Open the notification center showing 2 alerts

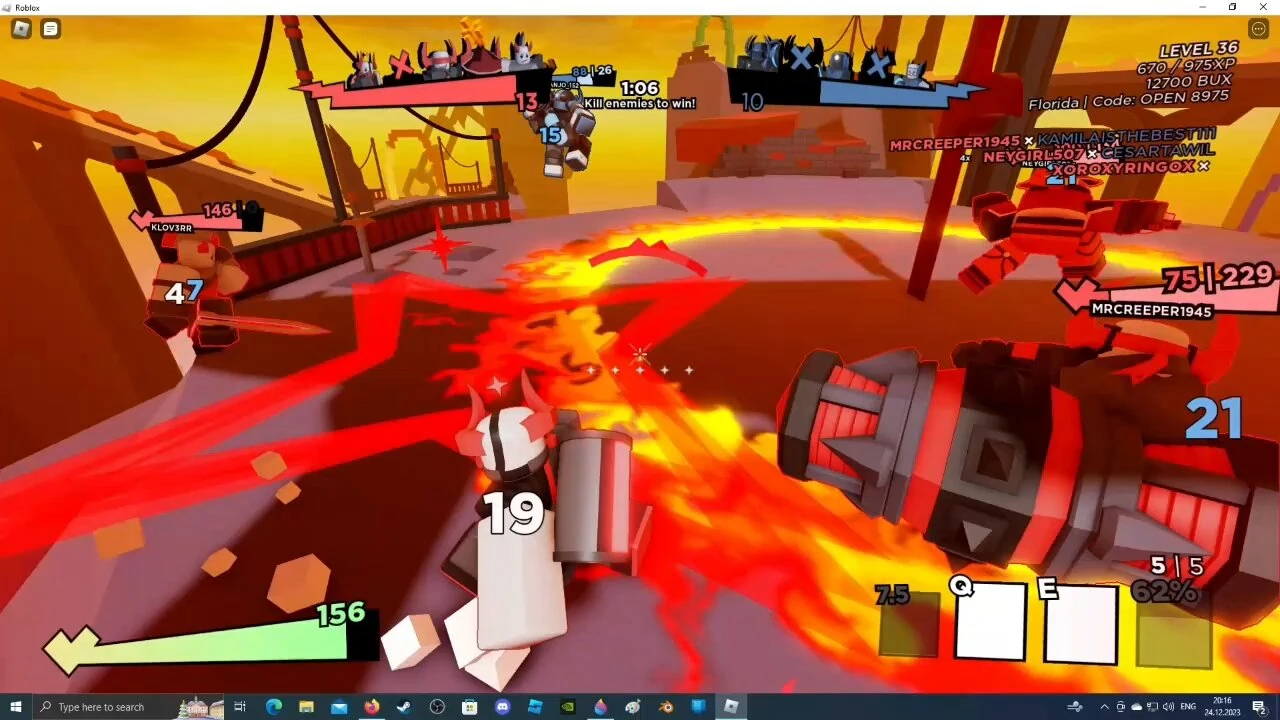pos(1259,707)
